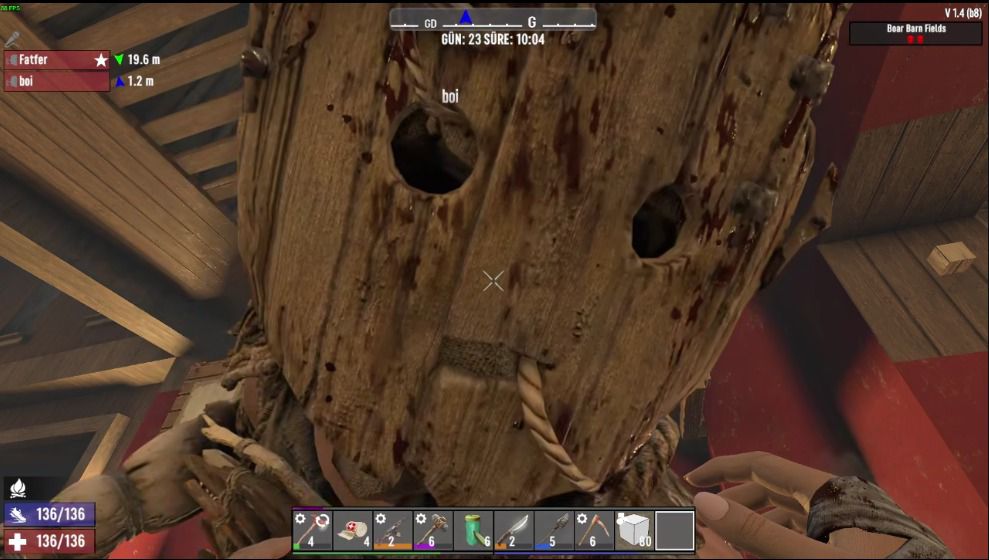Select the bandage hotbar slot
Viewport: 989px width, 560px height.
point(353,530)
